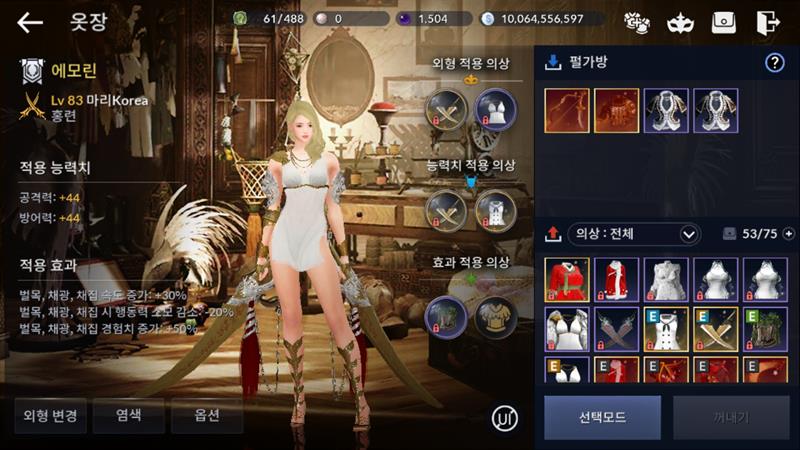Select the appearance outfit white dress slot
The width and height of the screenshot is (800, 450).
tap(494, 110)
